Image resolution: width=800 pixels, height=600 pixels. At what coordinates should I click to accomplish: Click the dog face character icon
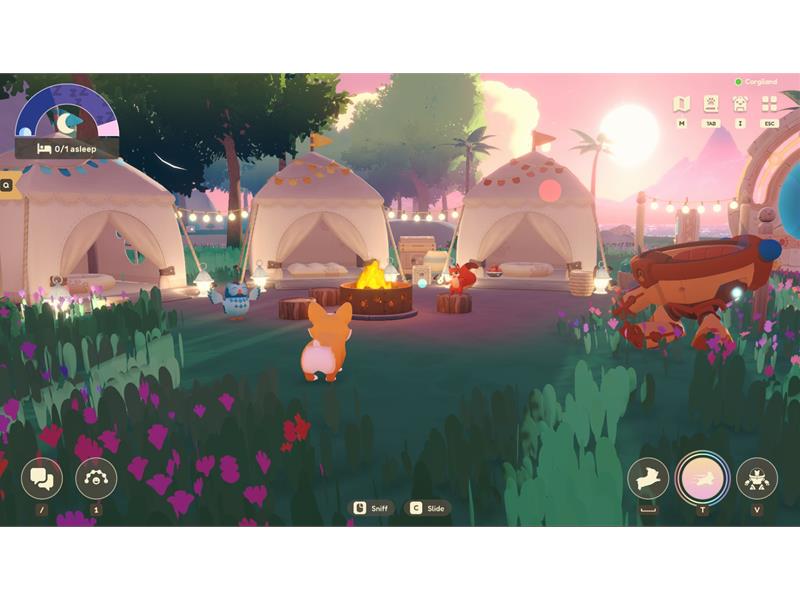coord(740,103)
